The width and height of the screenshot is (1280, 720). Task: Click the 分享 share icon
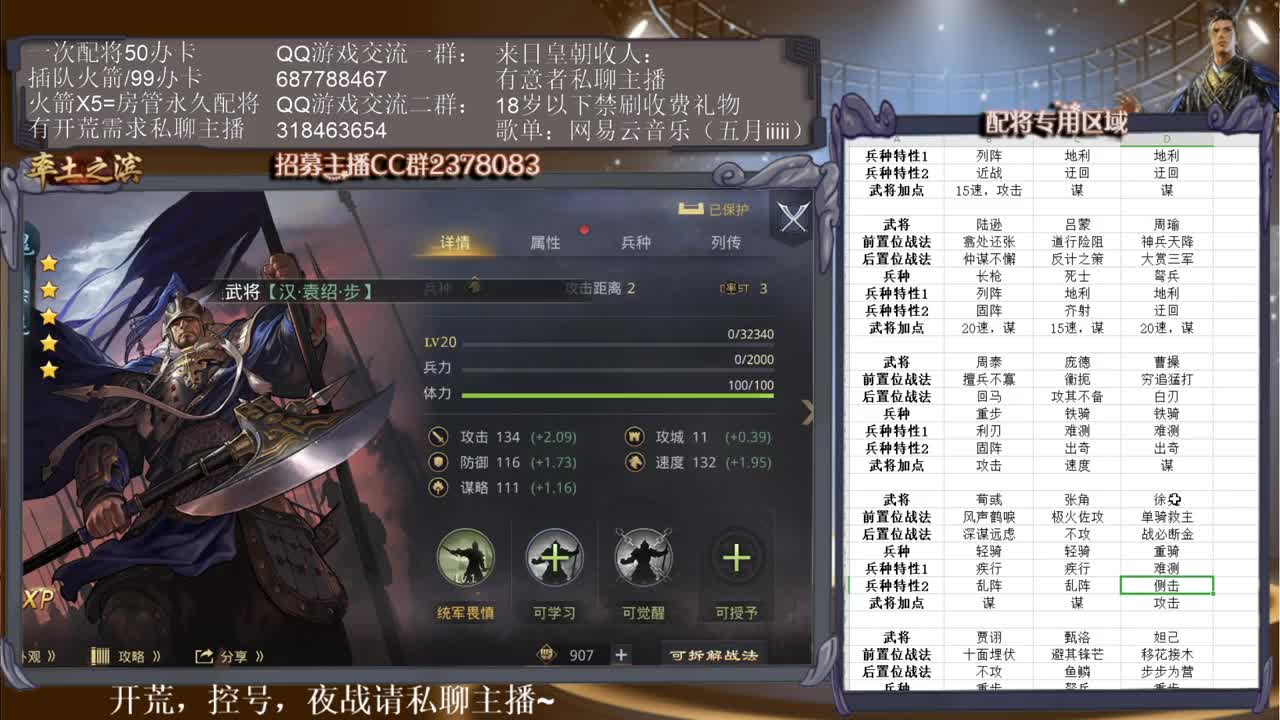[205, 655]
